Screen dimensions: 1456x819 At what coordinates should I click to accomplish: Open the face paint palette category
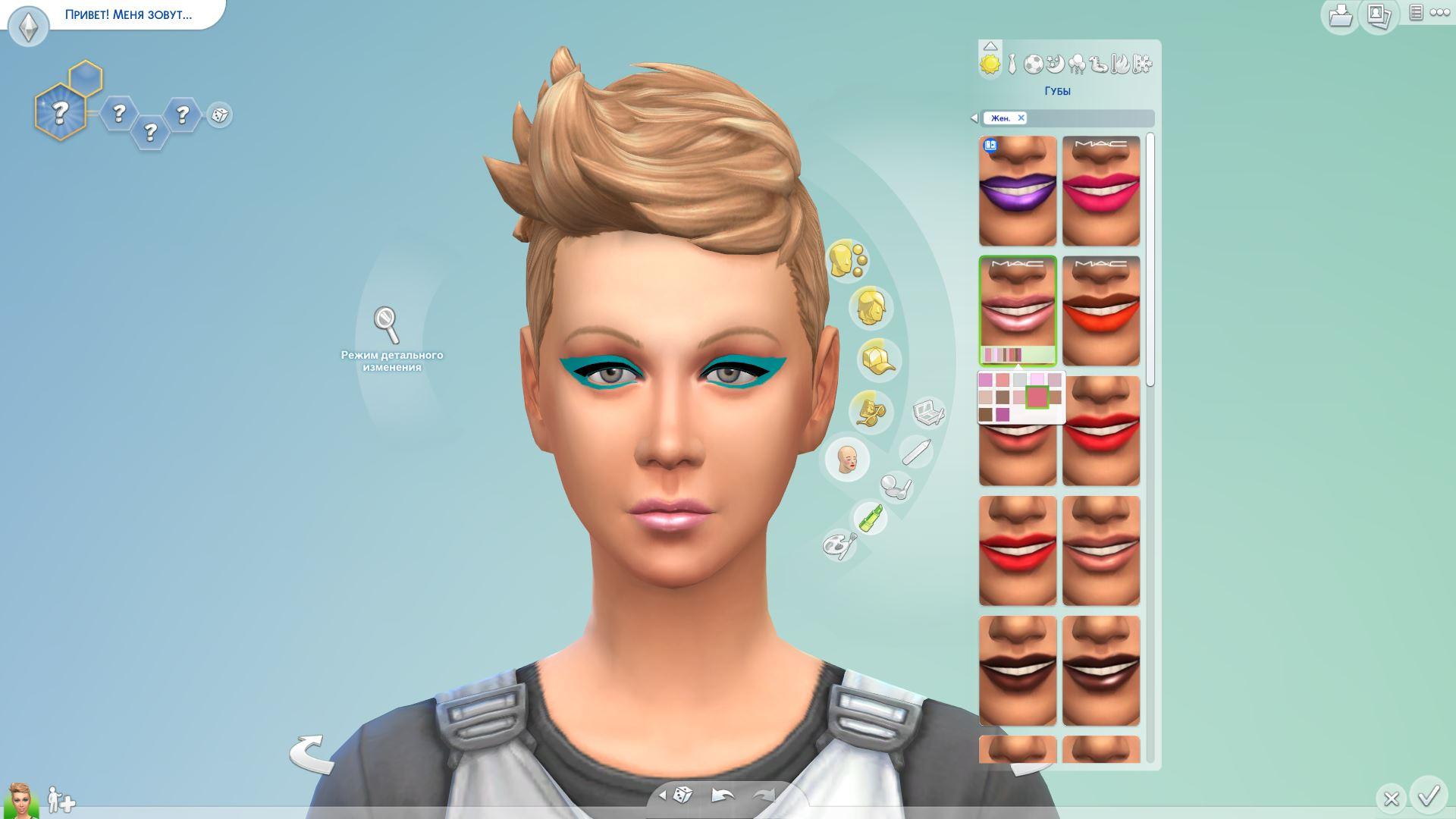pyautogui.click(x=839, y=544)
